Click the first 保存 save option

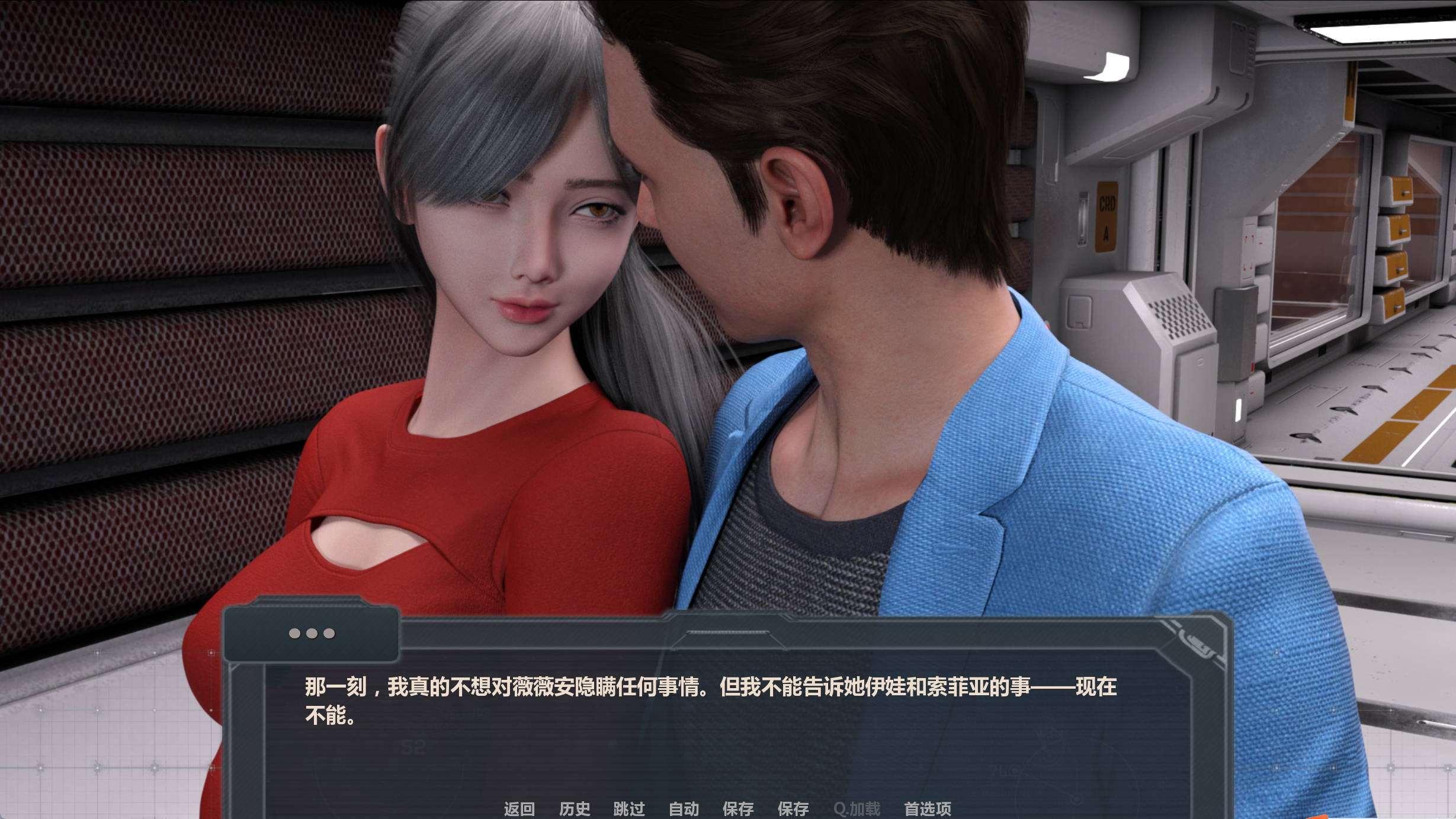tap(739, 809)
